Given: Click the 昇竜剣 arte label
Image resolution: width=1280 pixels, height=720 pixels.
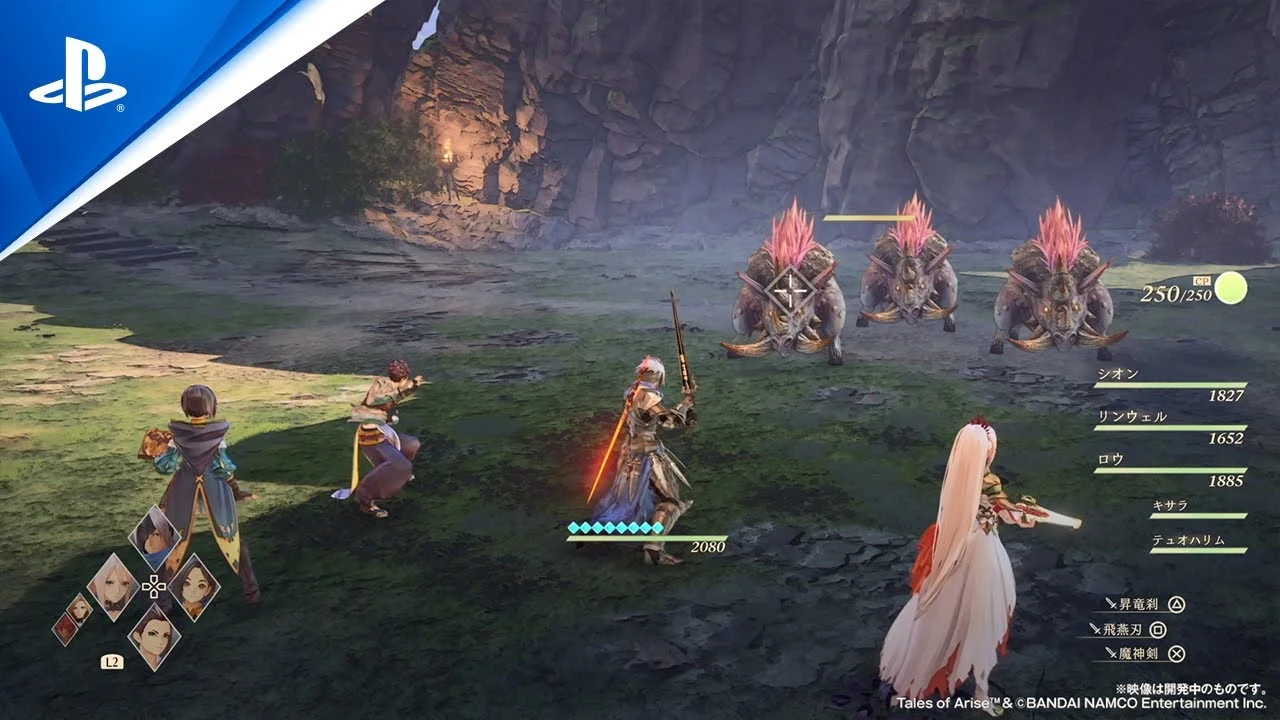Looking at the screenshot, I should click(x=1139, y=603).
